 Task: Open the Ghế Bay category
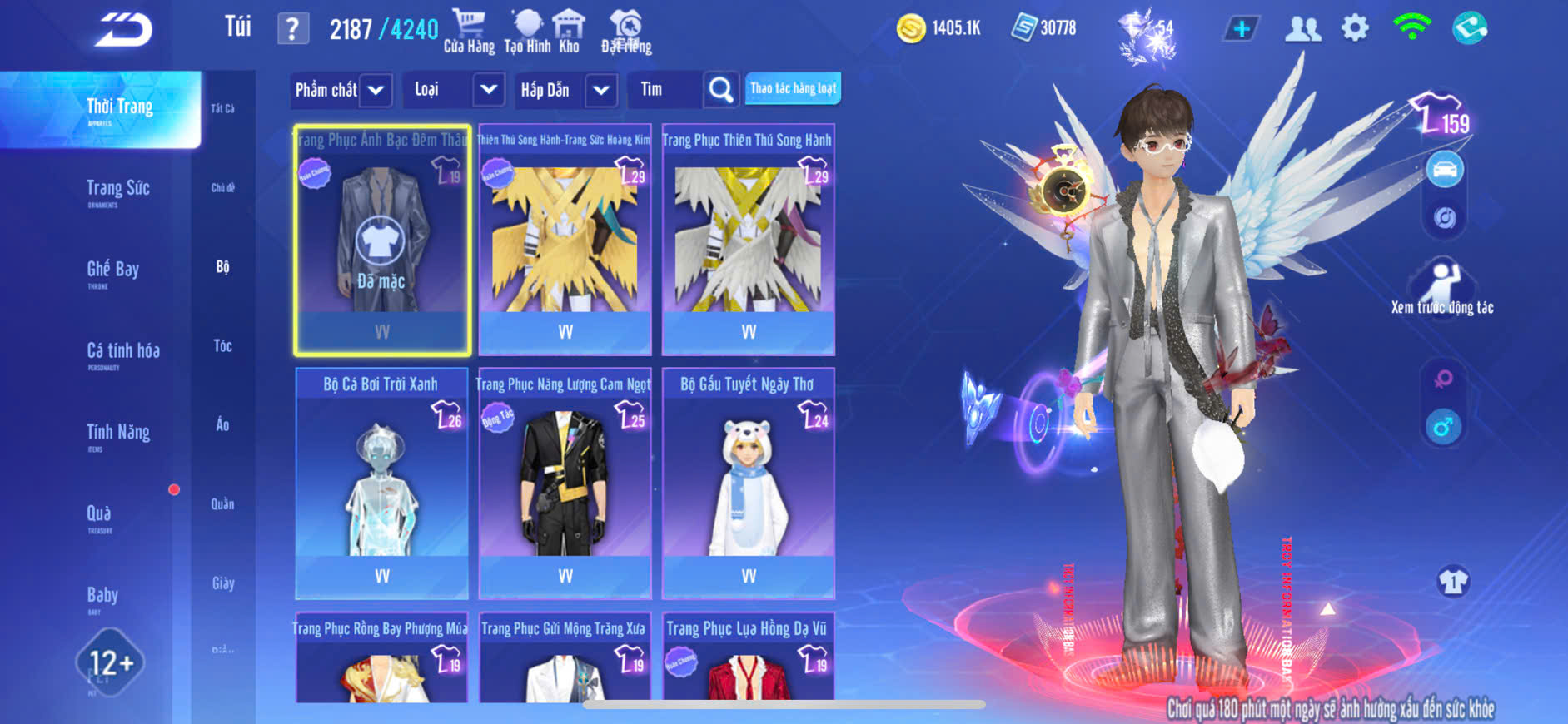tap(113, 270)
